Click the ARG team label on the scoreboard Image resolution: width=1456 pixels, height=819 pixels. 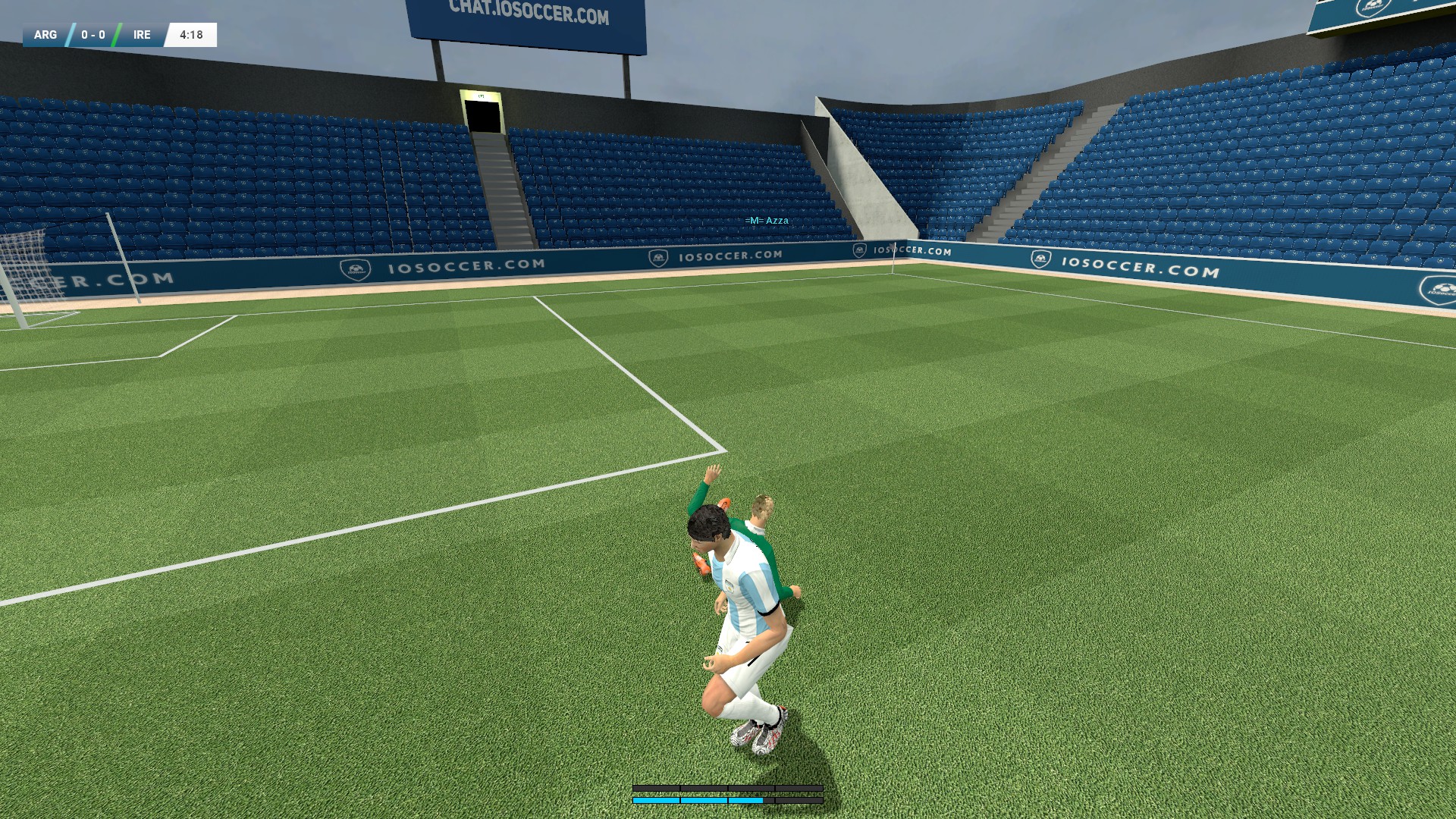(45, 34)
